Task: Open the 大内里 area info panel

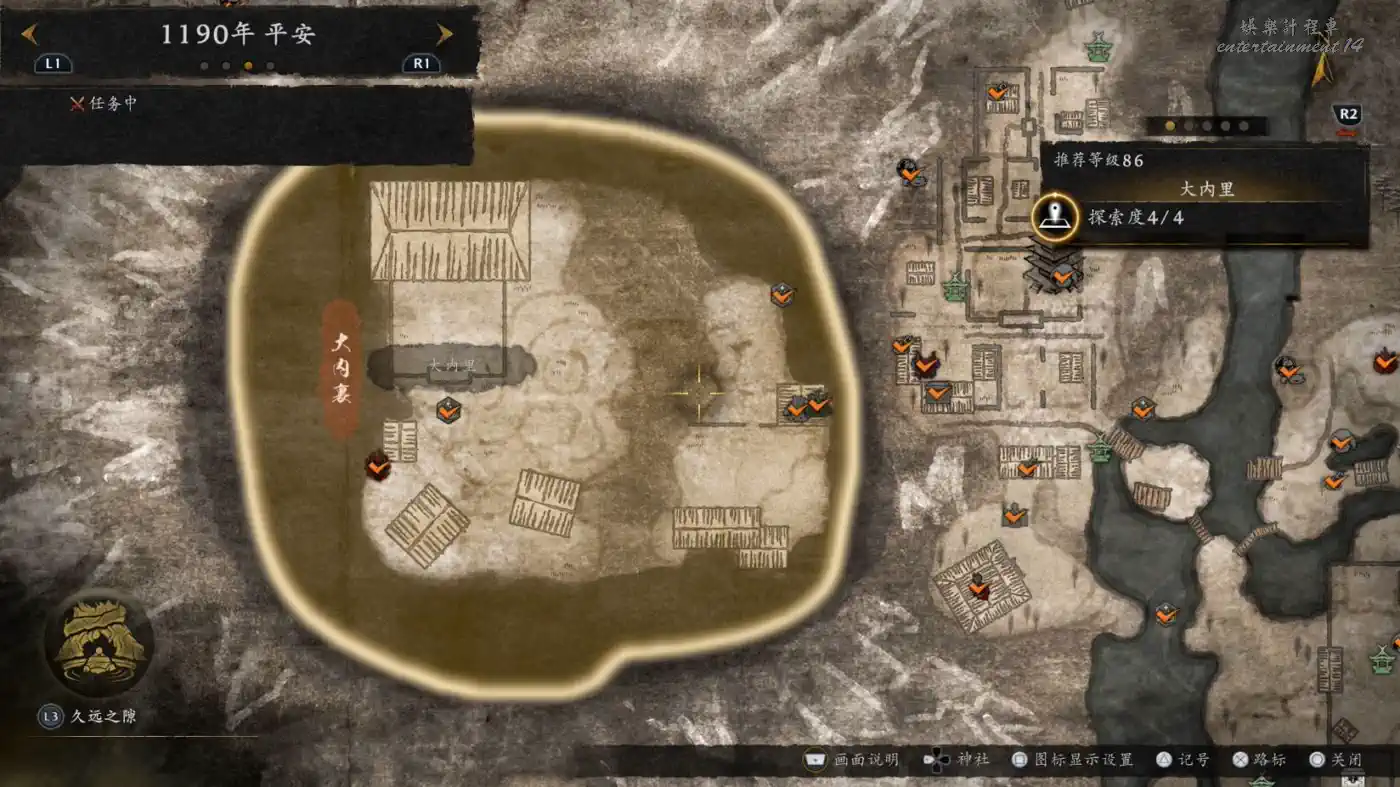Action: tap(1206, 190)
